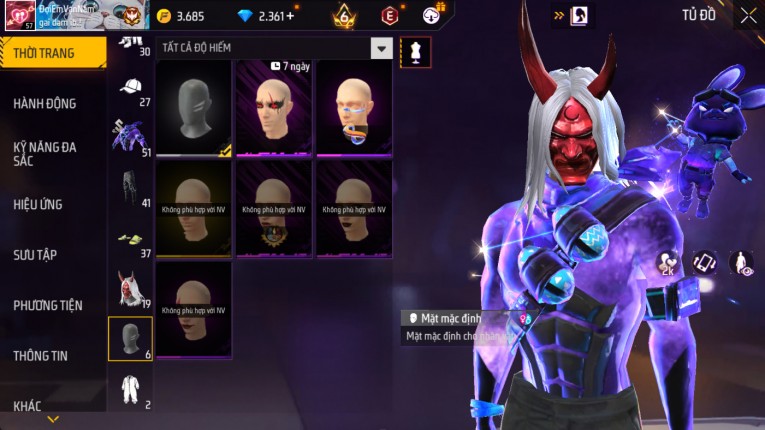Choose the gray balaclava head item

[194, 107]
